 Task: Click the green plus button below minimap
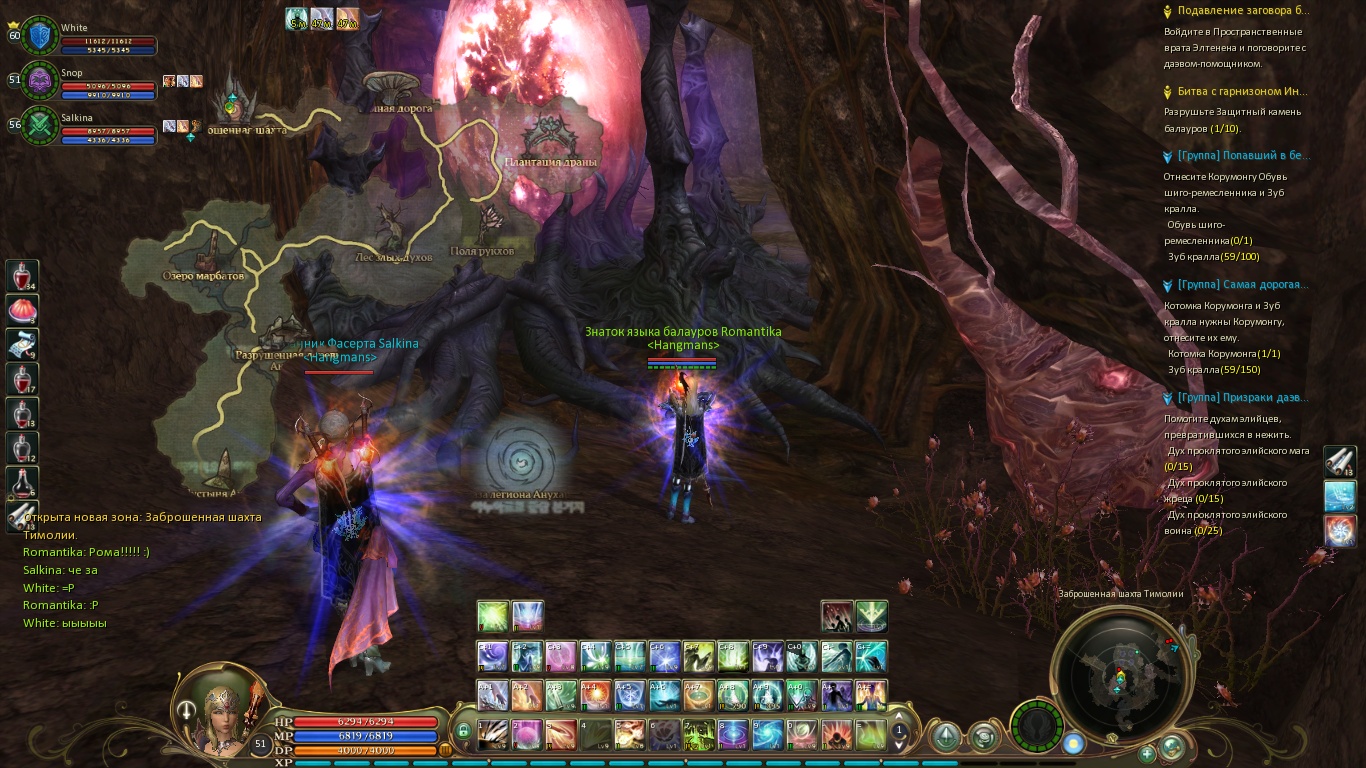(x=1147, y=753)
